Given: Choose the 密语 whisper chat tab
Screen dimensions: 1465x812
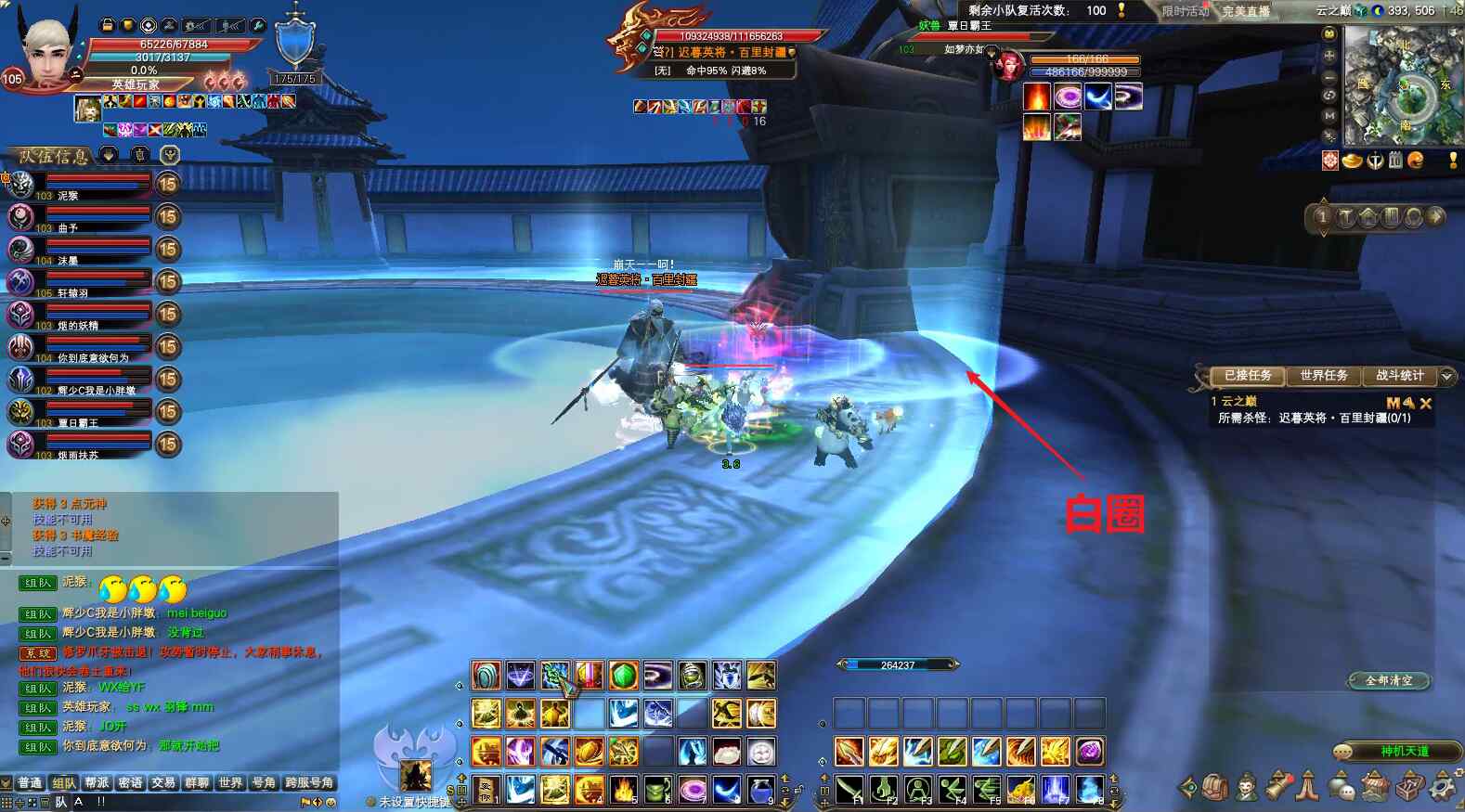Looking at the screenshot, I should pos(130,783).
